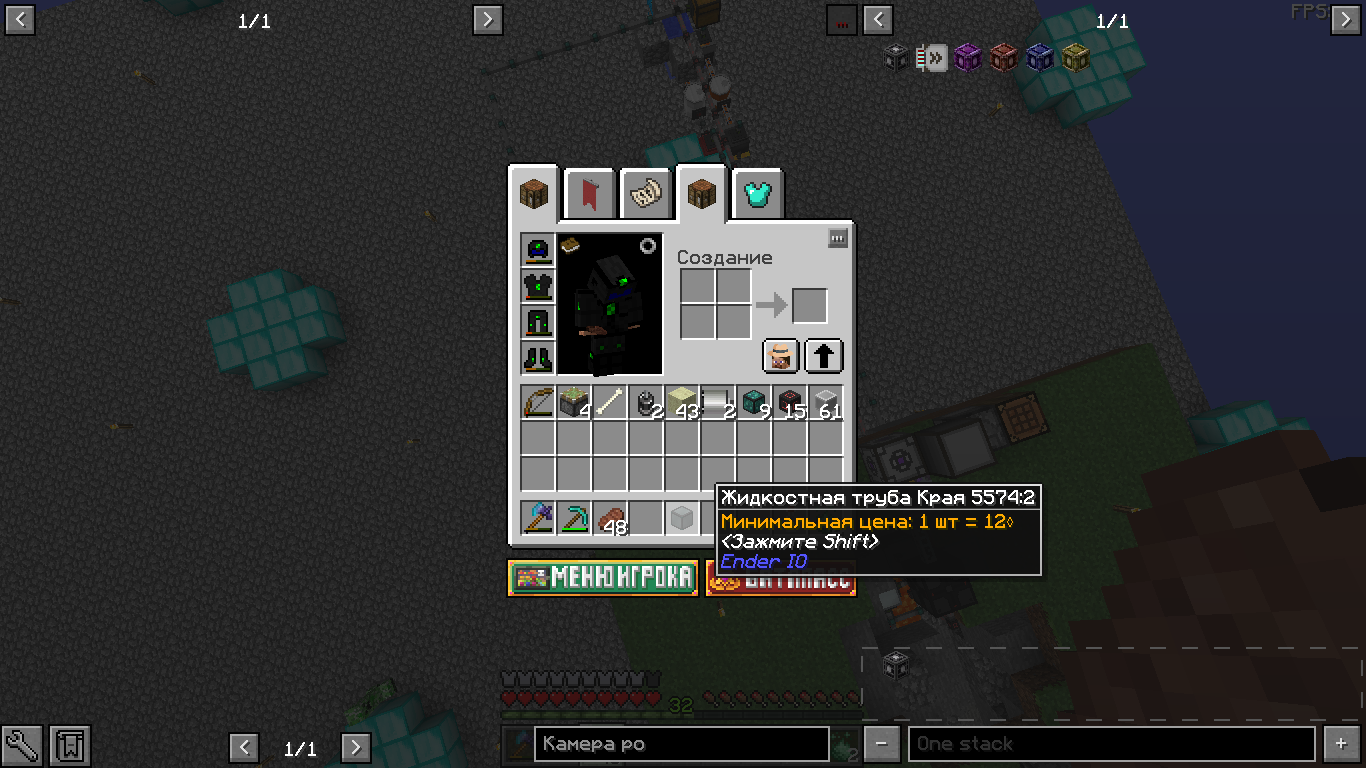Pick up the bone item
The height and width of the screenshot is (768, 1366).
[610, 403]
